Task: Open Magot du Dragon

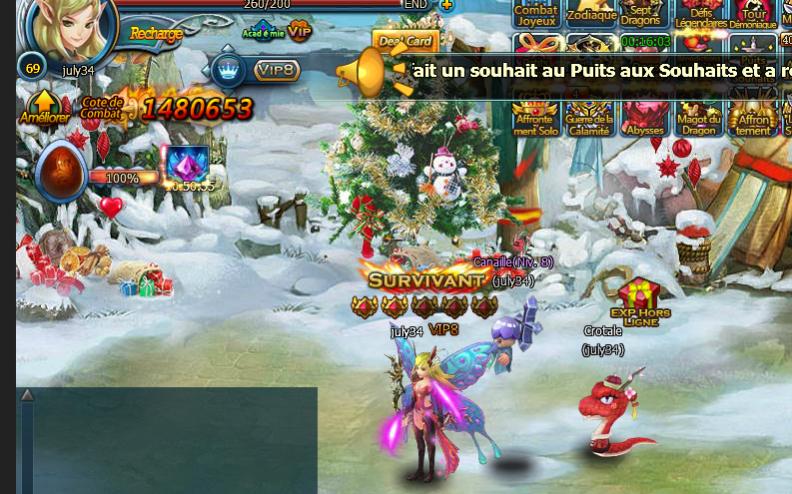Action: point(699,119)
